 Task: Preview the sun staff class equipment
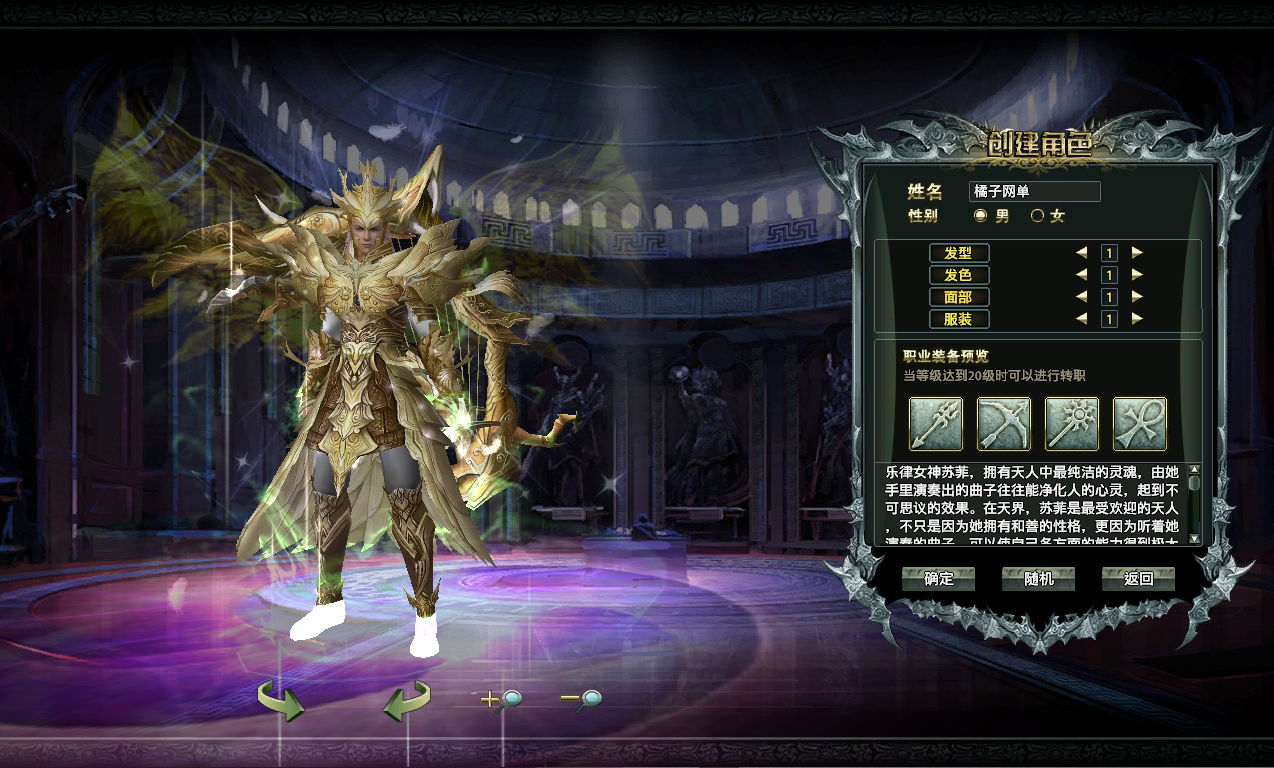pyautogui.click(x=1072, y=424)
